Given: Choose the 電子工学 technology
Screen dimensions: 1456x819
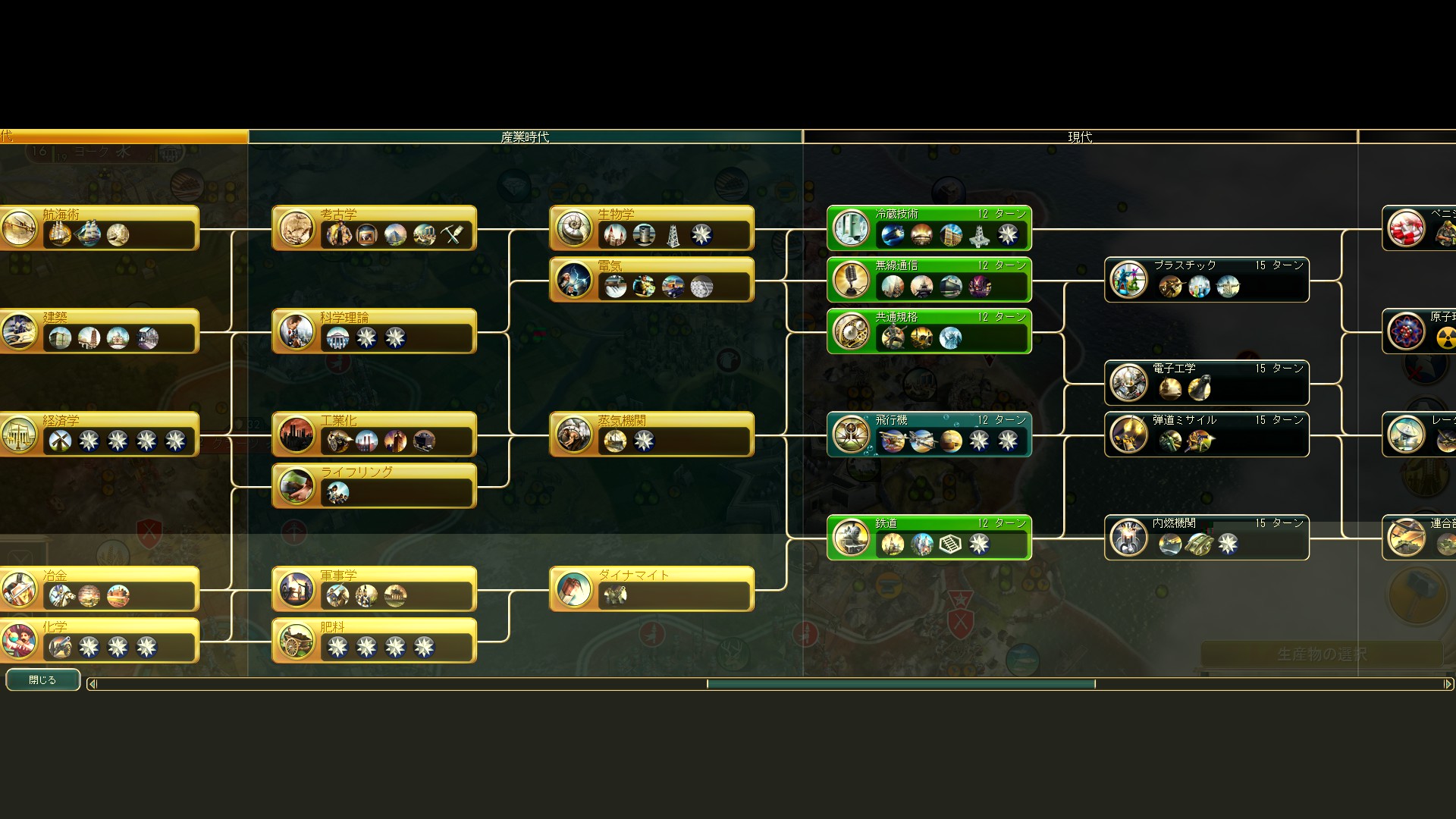Looking at the screenshot, I should pyautogui.click(x=1207, y=382).
